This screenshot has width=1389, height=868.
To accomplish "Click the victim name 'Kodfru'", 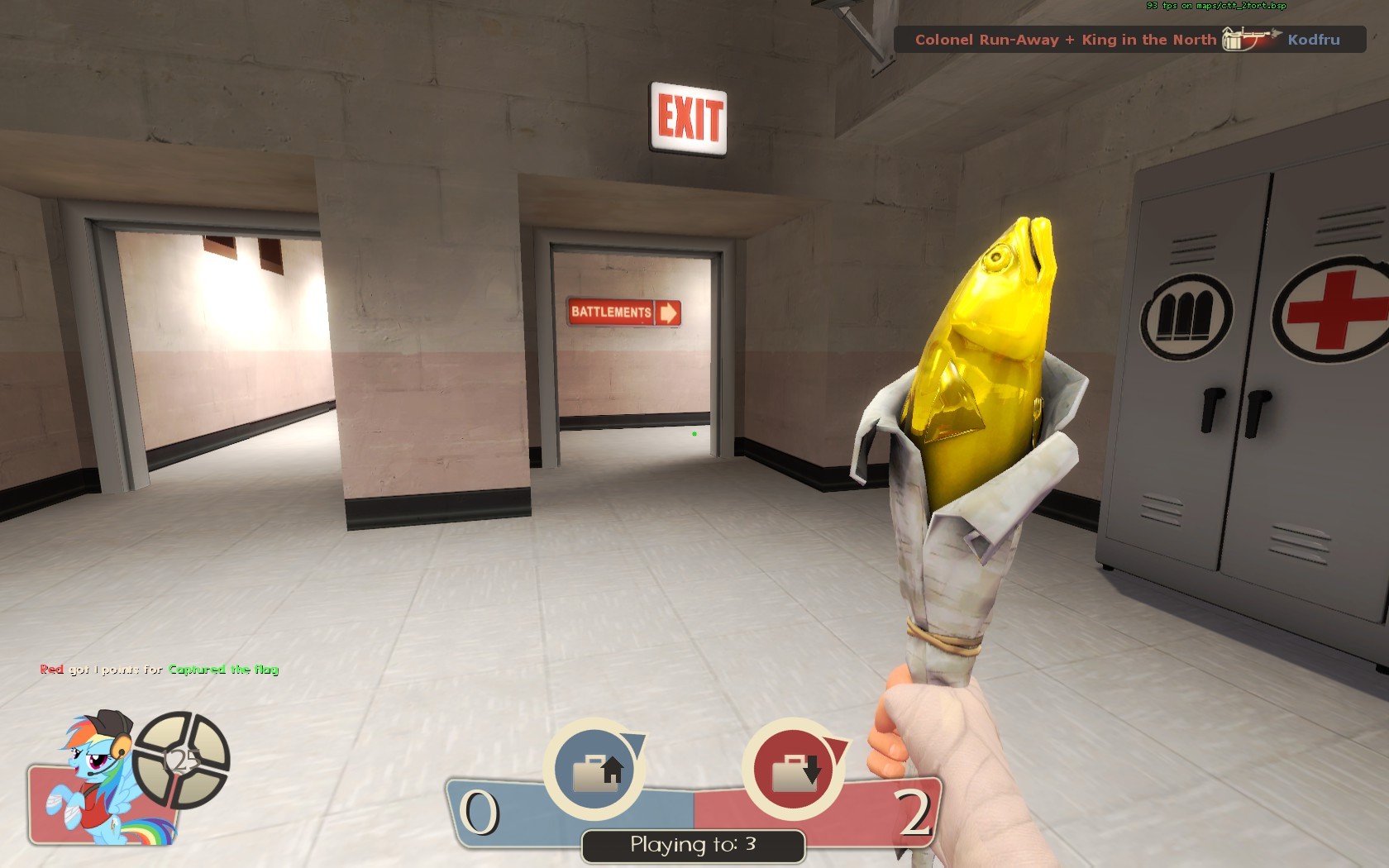I will 1315,40.
